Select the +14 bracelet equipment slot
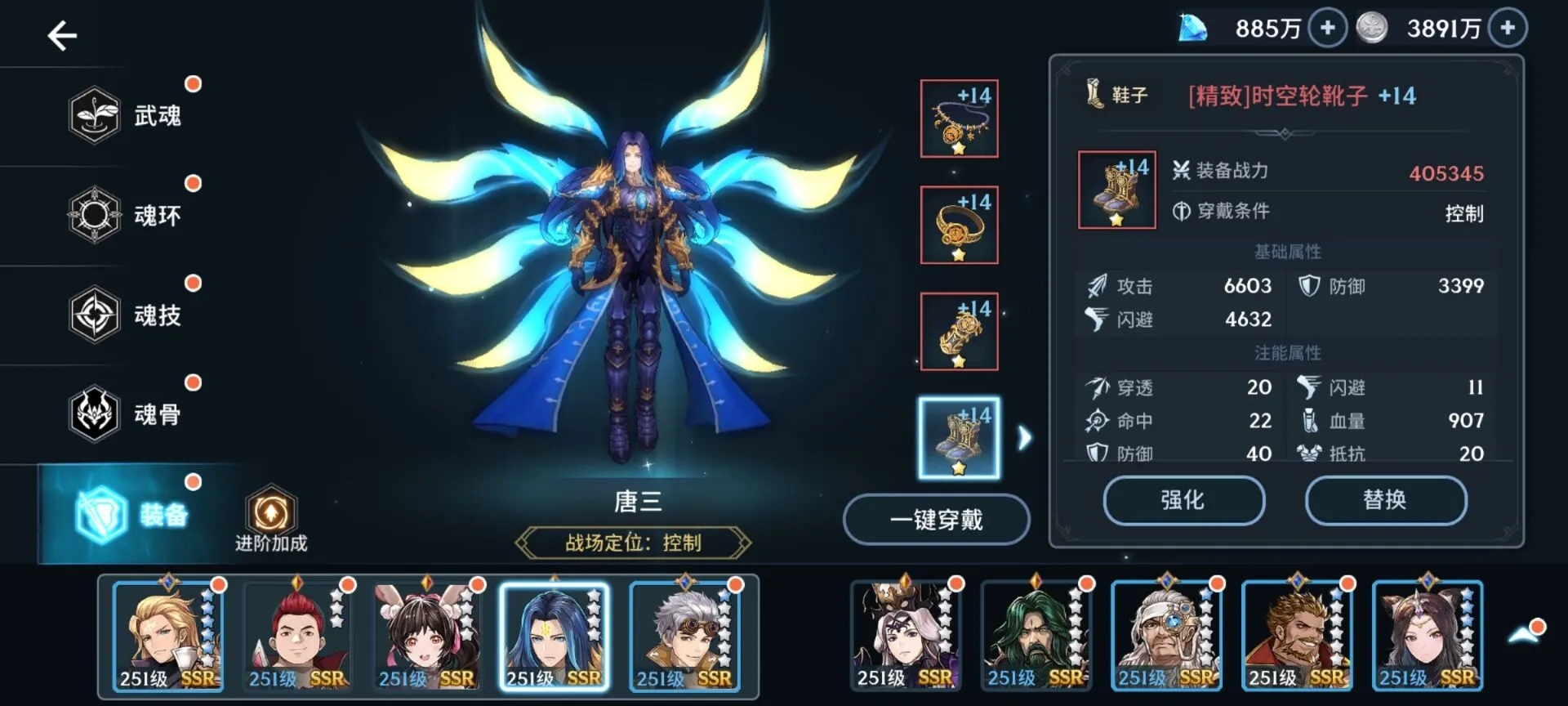This screenshot has width=1568, height=706. 958,333
